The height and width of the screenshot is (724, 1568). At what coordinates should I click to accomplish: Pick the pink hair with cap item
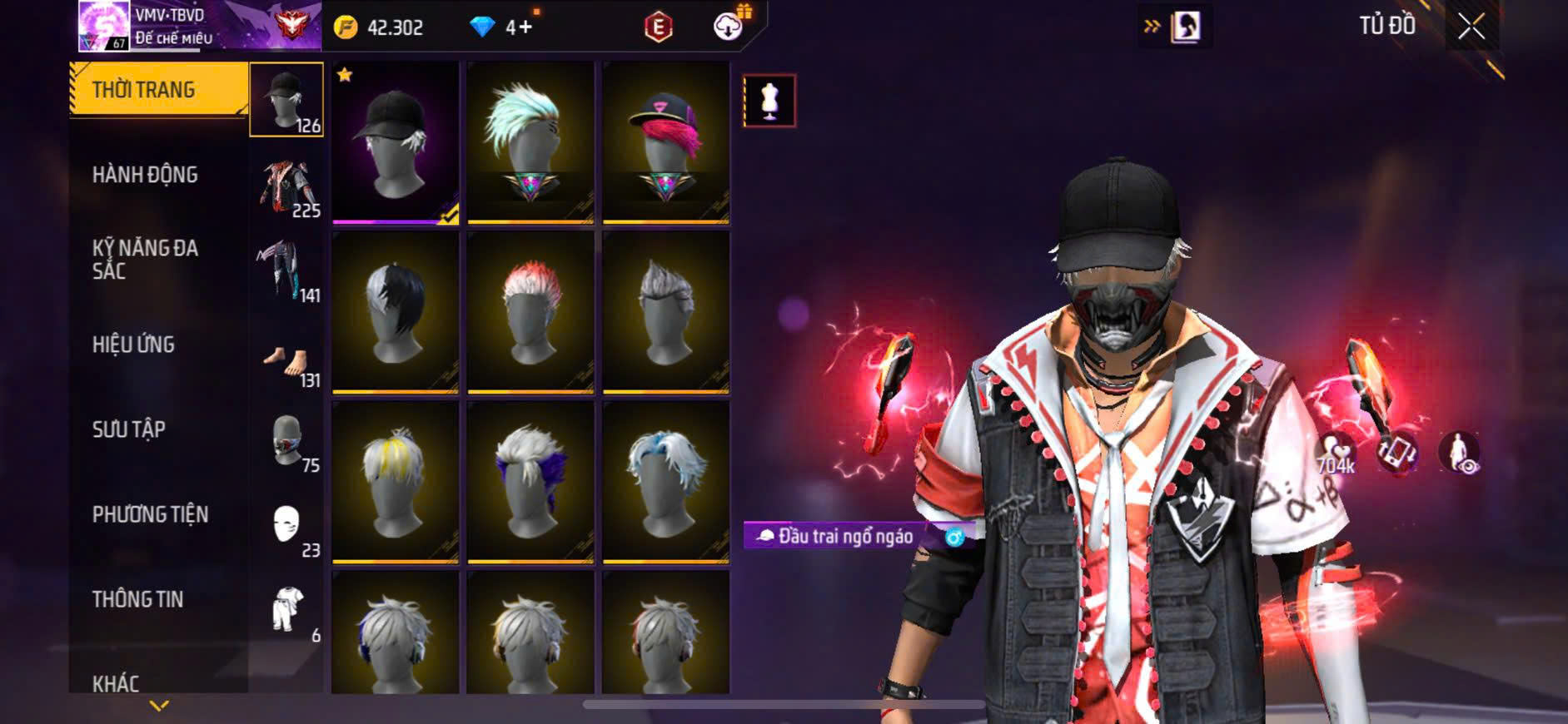click(665, 141)
